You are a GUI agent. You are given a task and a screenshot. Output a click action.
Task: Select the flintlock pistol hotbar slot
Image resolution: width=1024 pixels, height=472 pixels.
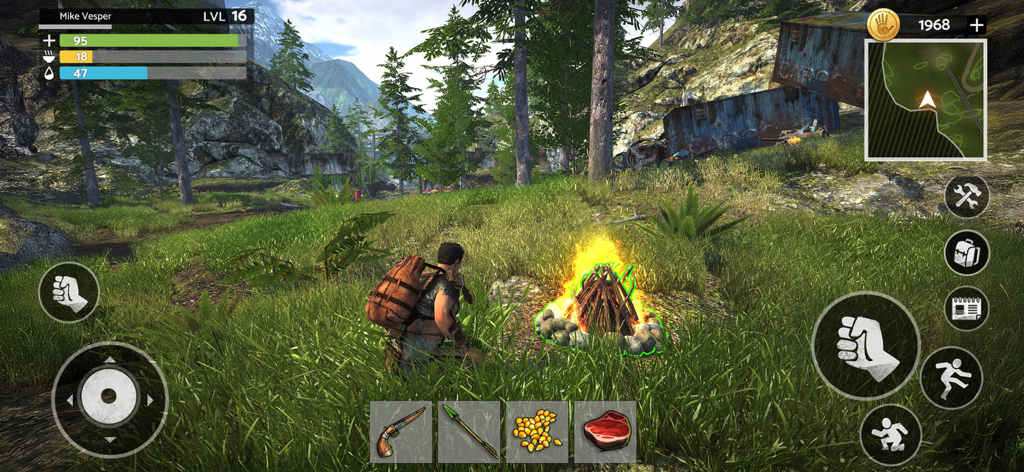pyautogui.click(x=401, y=432)
